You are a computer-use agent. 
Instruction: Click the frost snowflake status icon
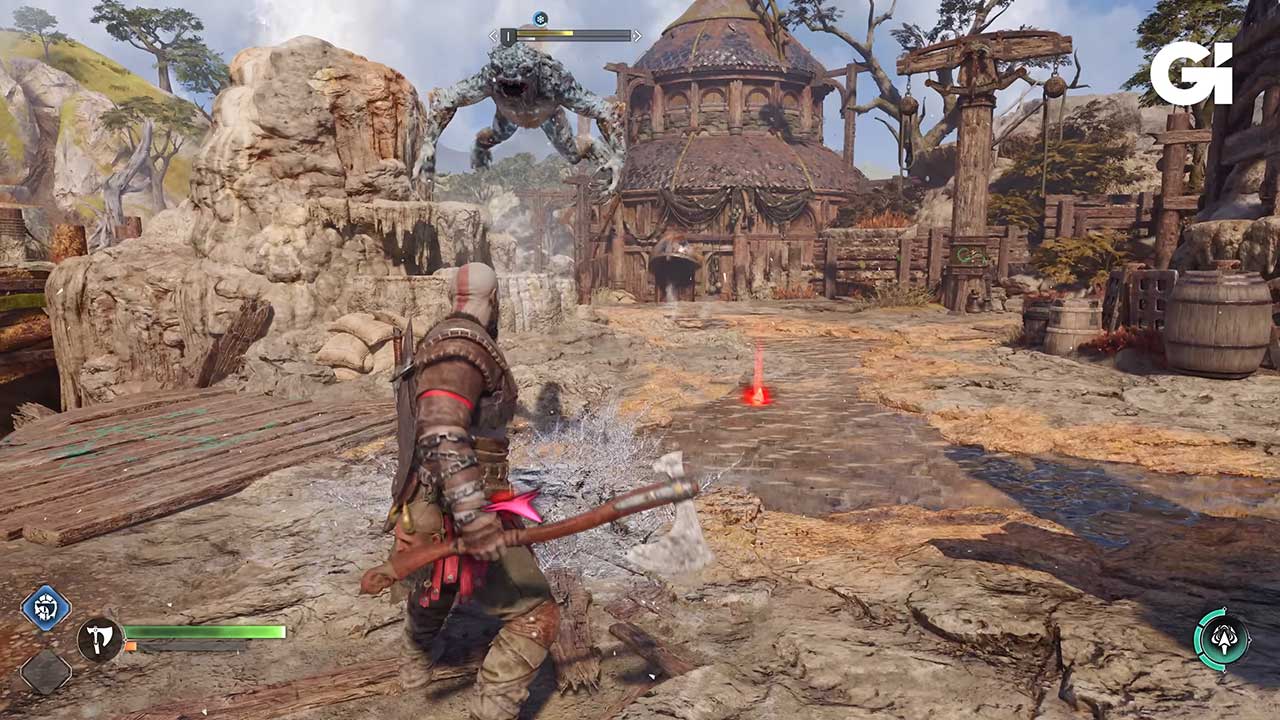540,18
